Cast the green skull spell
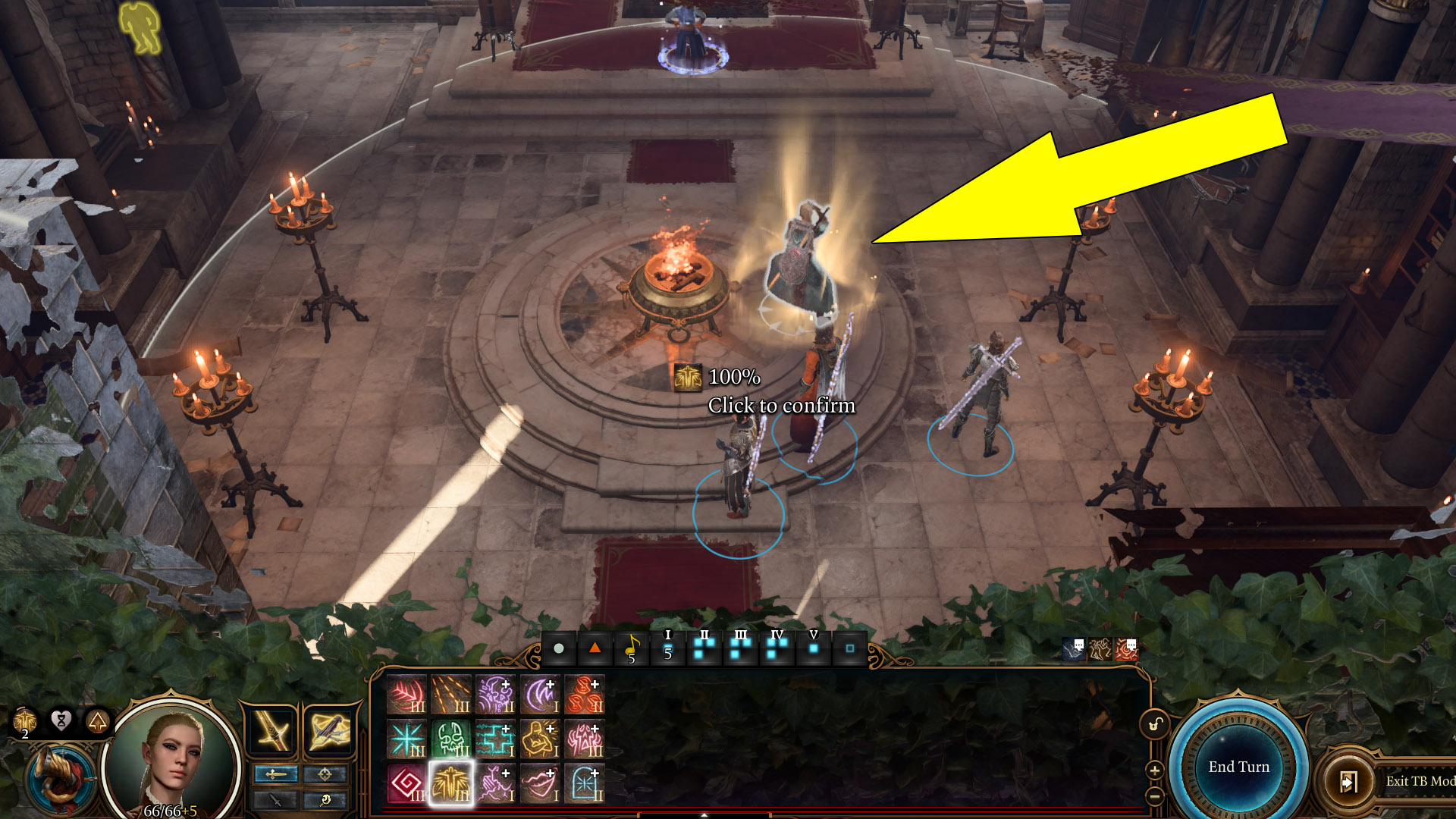Viewport: 1456px width, 819px height. (x=451, y=739)
